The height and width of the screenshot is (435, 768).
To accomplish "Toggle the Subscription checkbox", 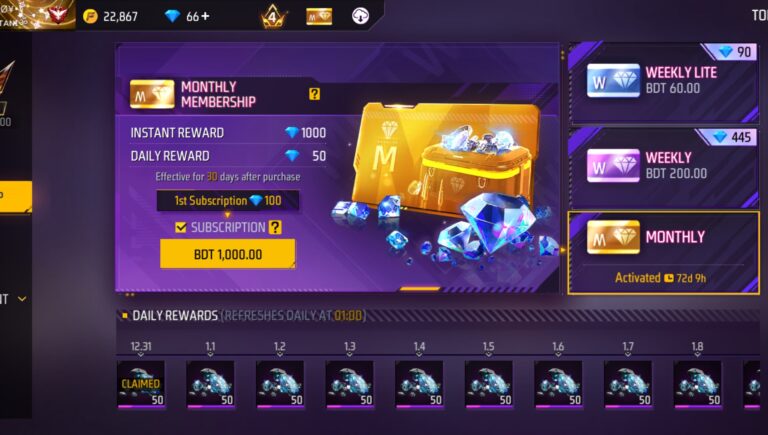I will [181, 228].
